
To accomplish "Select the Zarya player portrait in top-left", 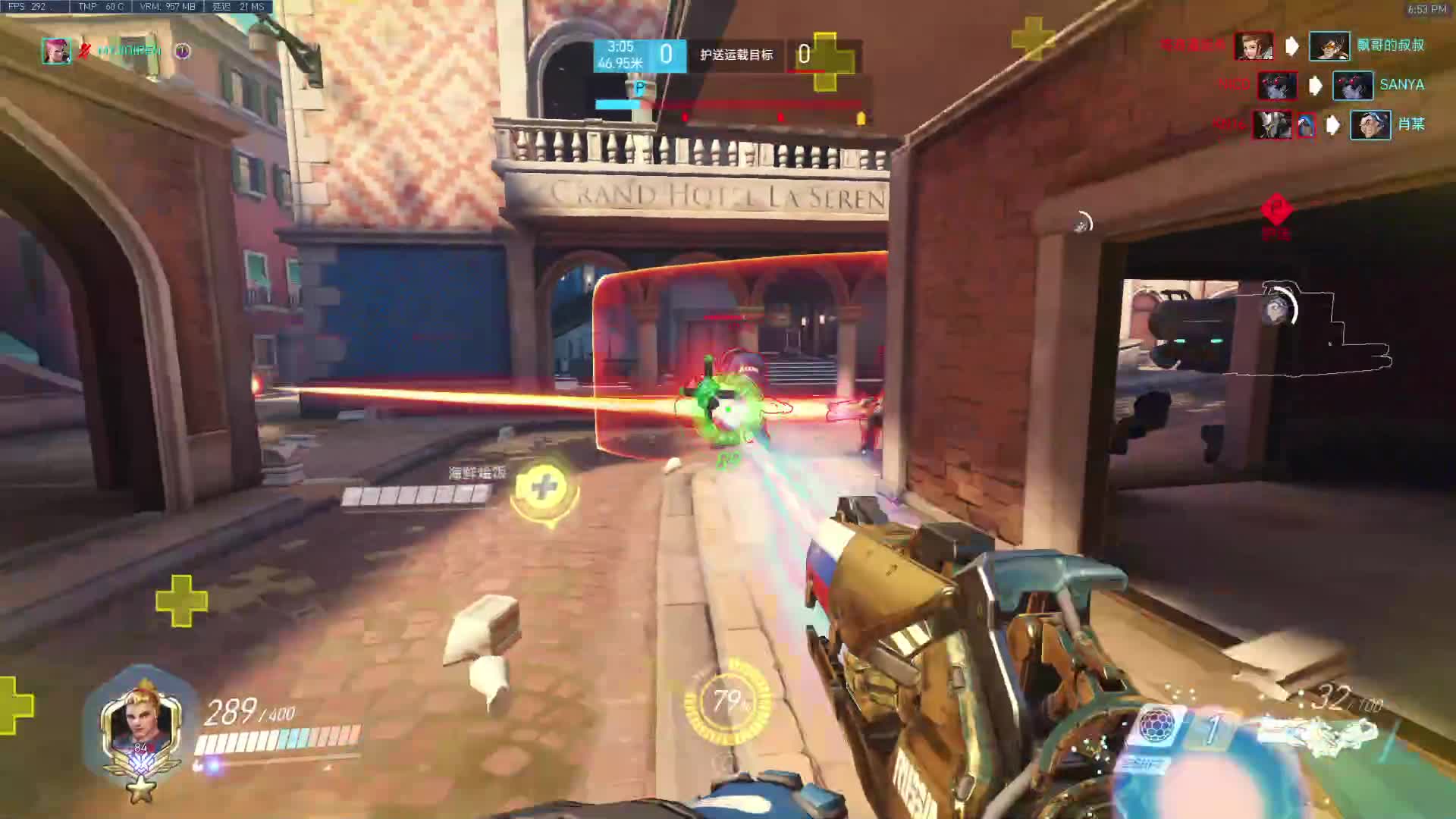I will 56,51.
